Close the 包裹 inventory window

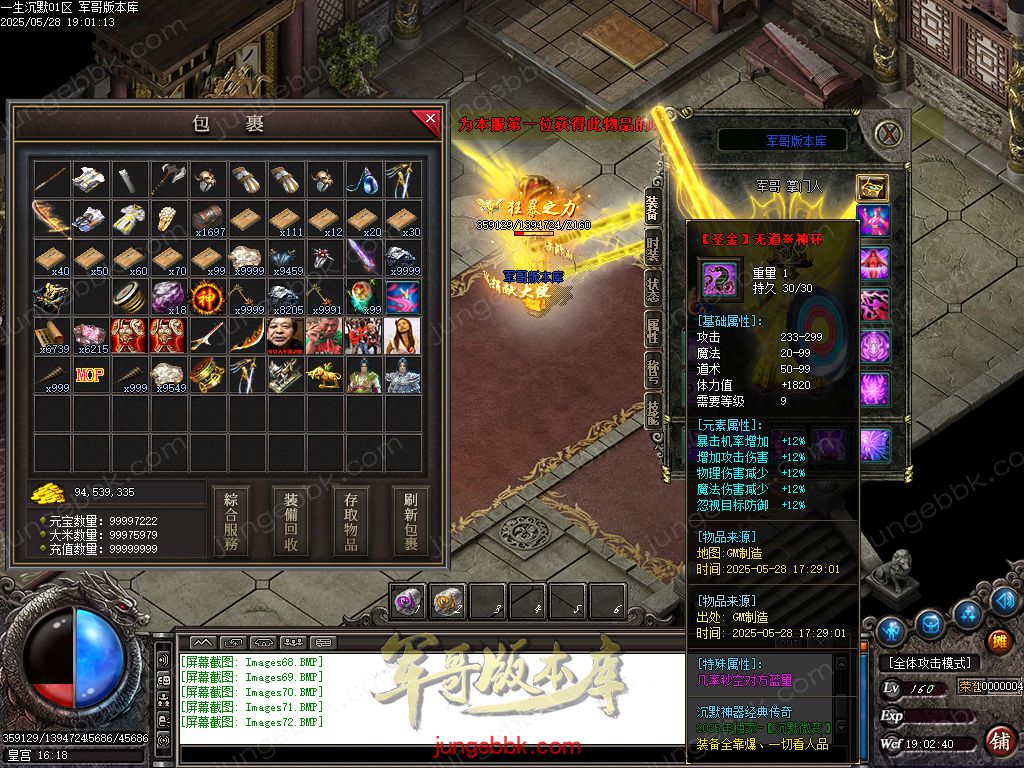(x=430, y=120)
